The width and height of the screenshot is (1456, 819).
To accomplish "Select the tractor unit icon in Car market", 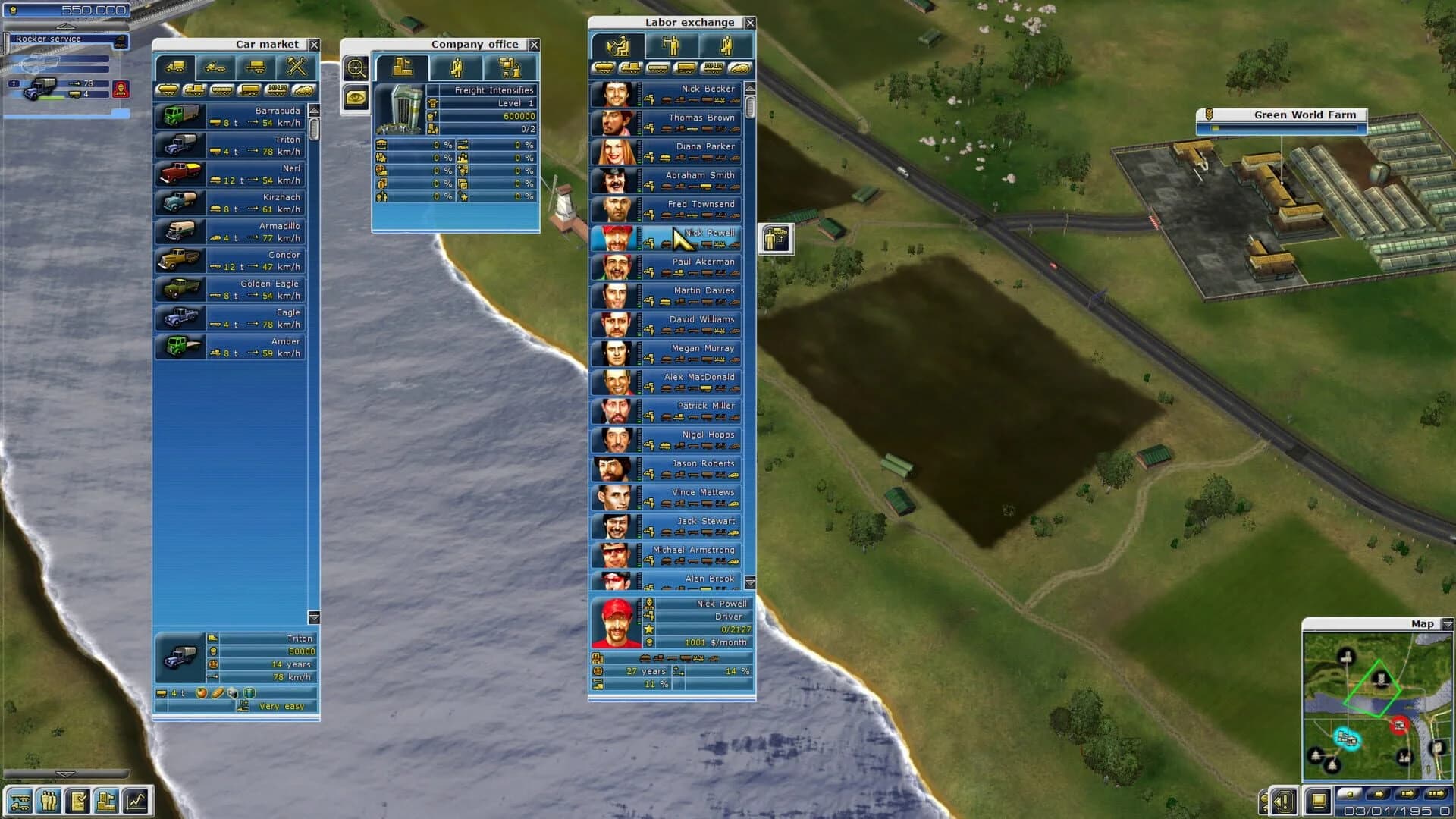I will pyautogui.click(x=216, y=67).
